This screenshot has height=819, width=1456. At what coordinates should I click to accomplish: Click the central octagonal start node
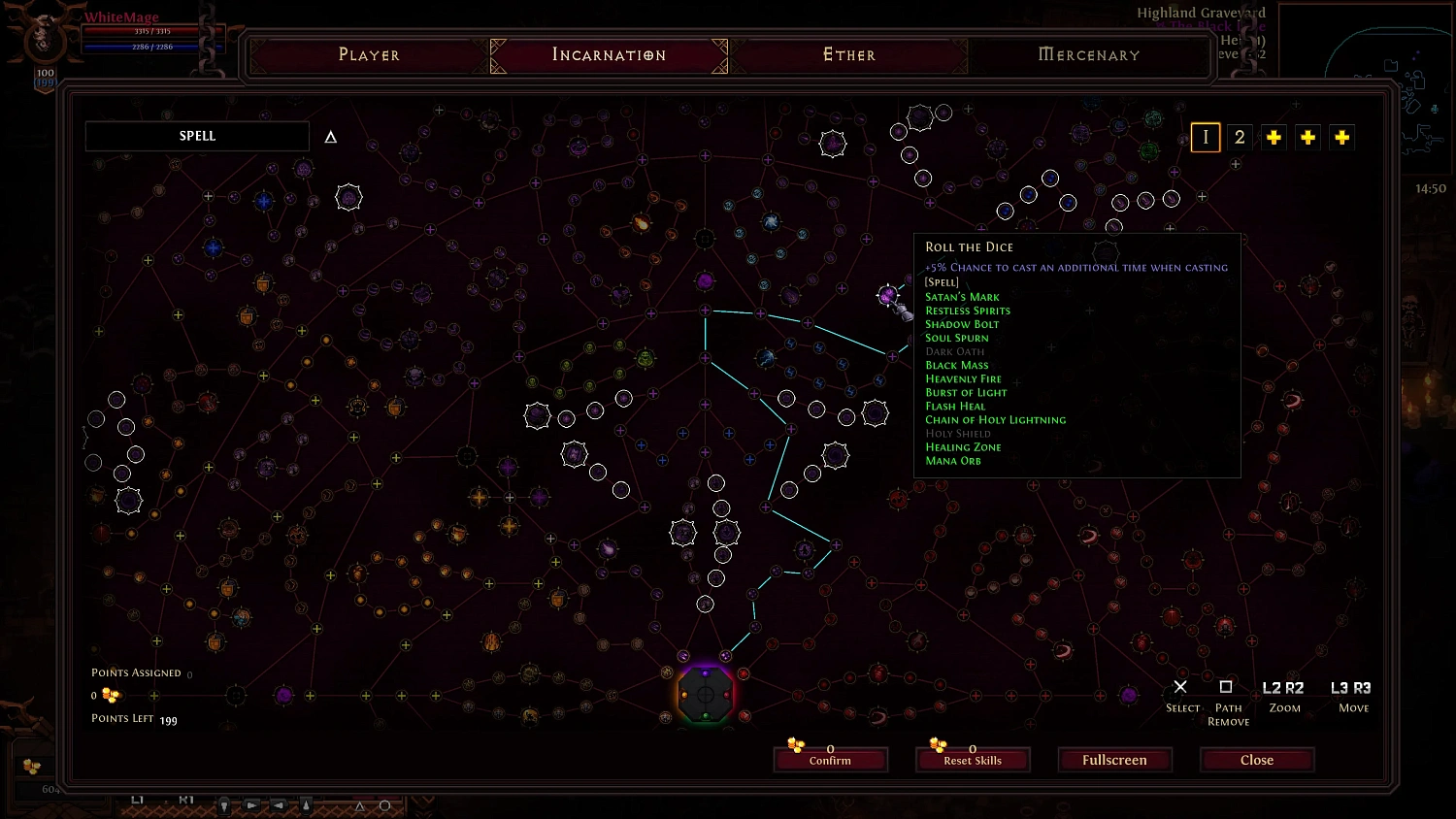pos(706,694)
